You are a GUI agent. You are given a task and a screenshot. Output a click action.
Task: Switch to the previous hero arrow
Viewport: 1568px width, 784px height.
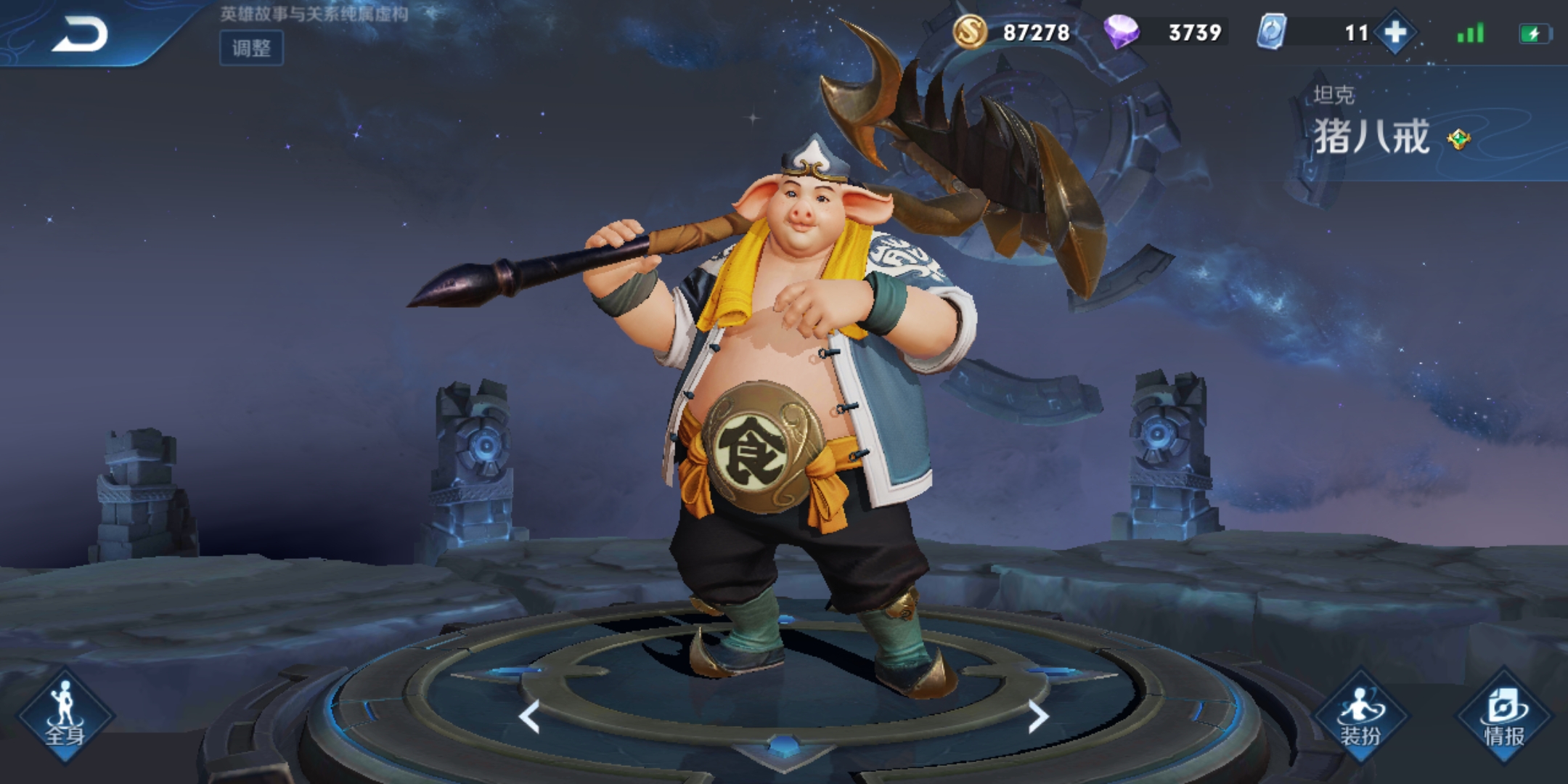tap(529, 716)
